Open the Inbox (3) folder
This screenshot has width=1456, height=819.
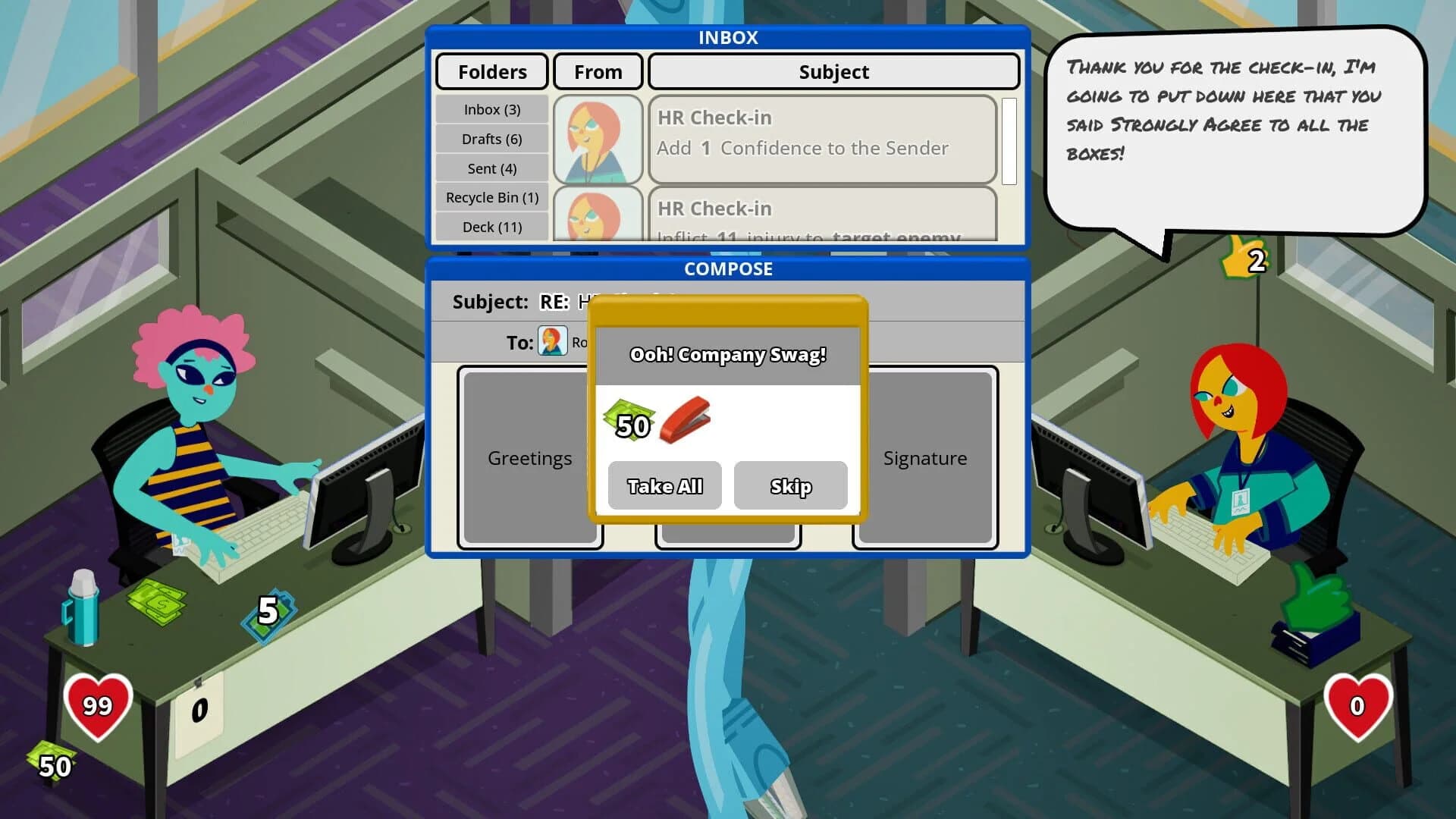pos(491,109)
